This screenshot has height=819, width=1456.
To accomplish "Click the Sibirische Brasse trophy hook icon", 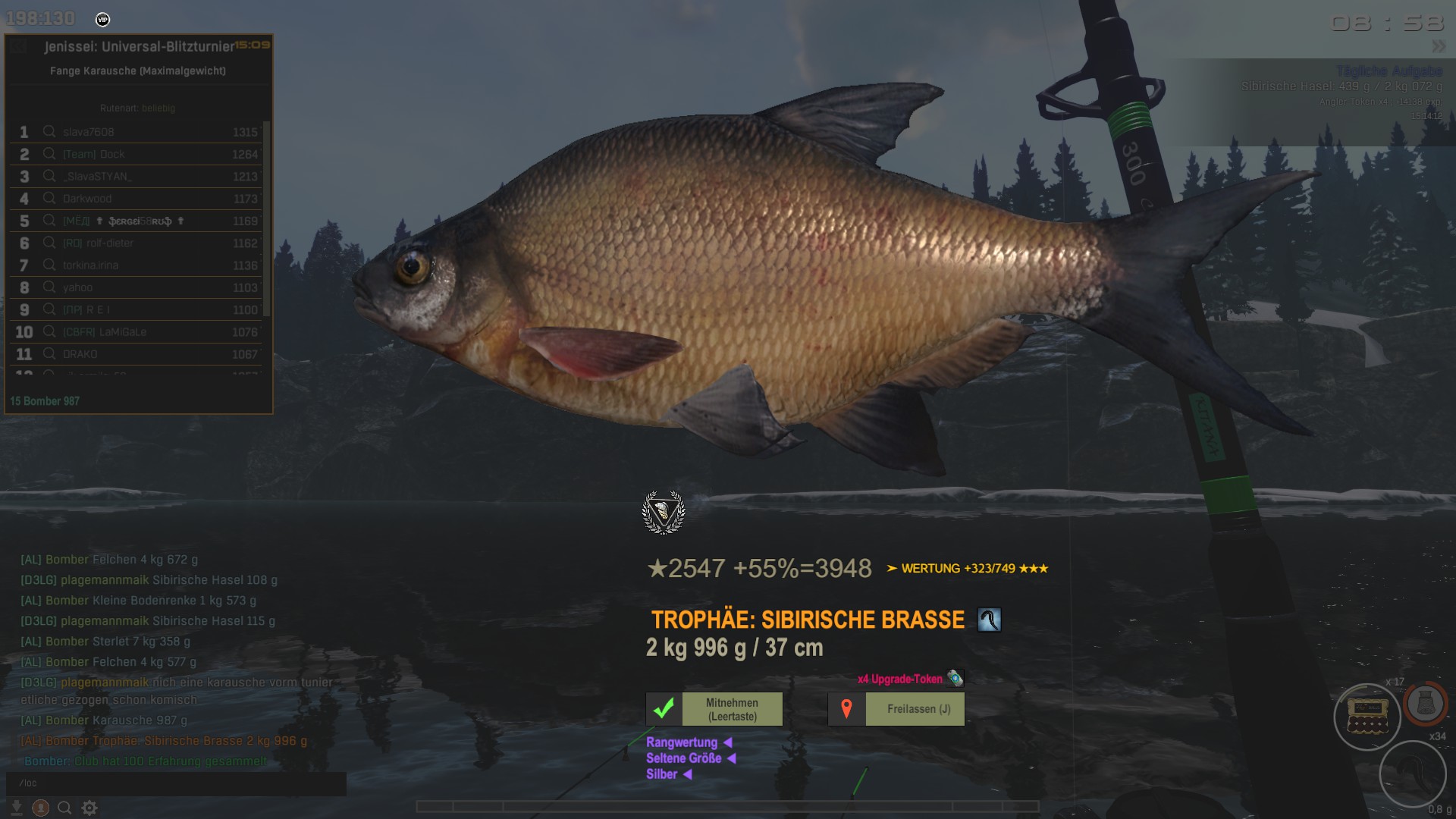I will click(x=989, y=620).
